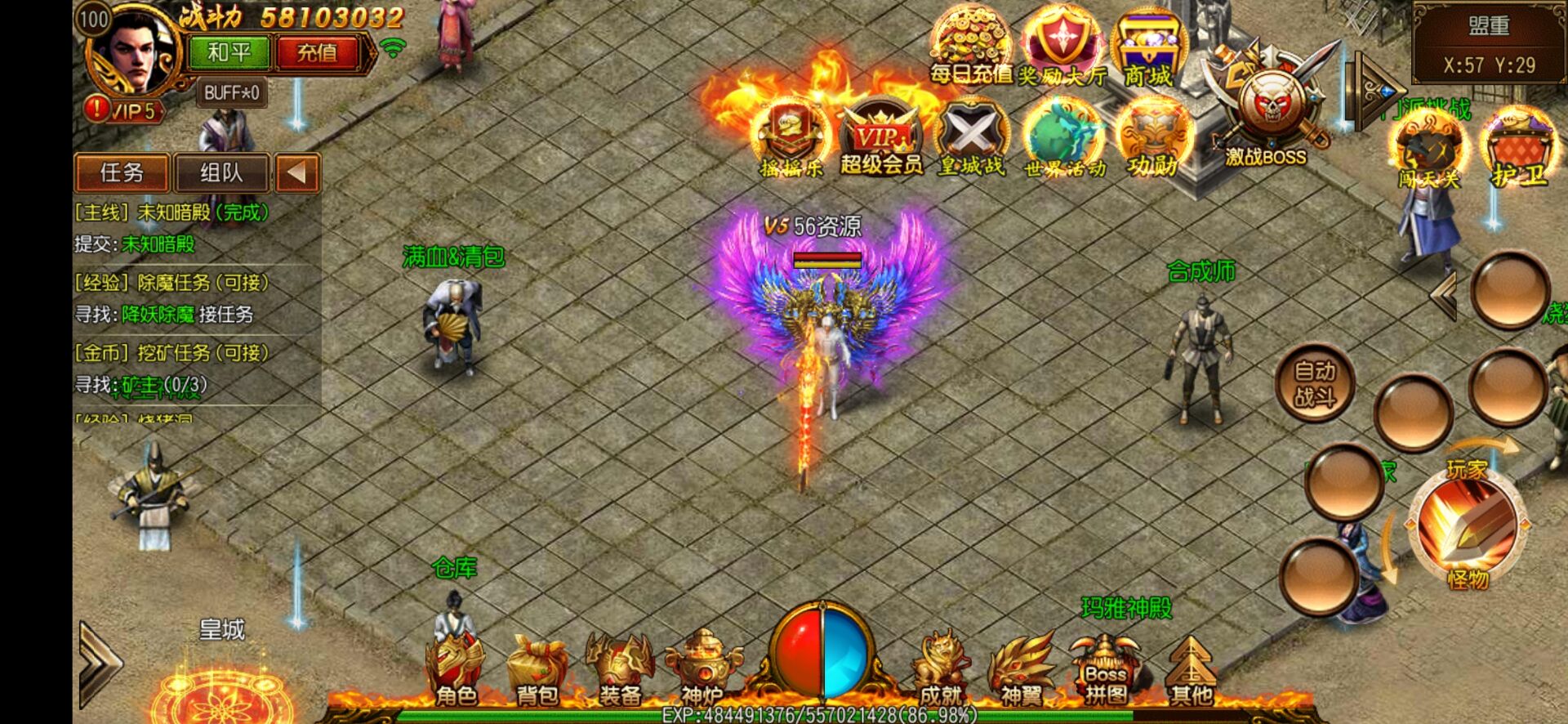The width and height of the screenshot is (1568, 724).
Task: Open the 神翼 wings menu
Action: (1022, 670)
